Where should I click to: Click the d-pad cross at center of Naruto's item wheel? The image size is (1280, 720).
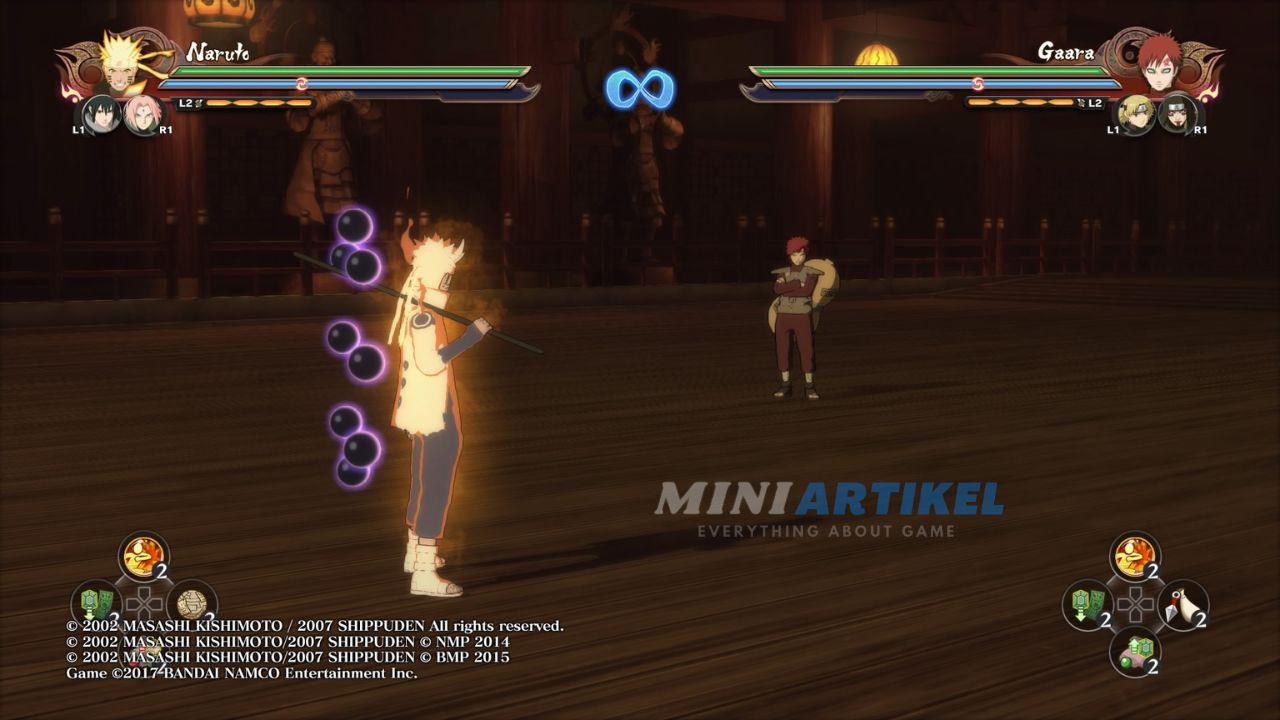click(x=144, y=602)
